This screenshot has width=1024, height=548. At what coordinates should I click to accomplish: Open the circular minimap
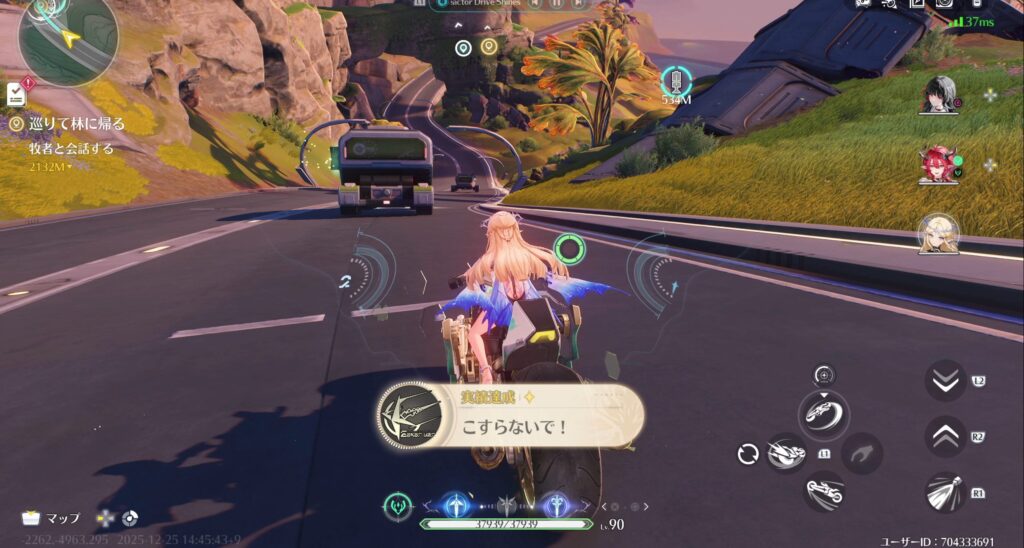pos(66,40)
